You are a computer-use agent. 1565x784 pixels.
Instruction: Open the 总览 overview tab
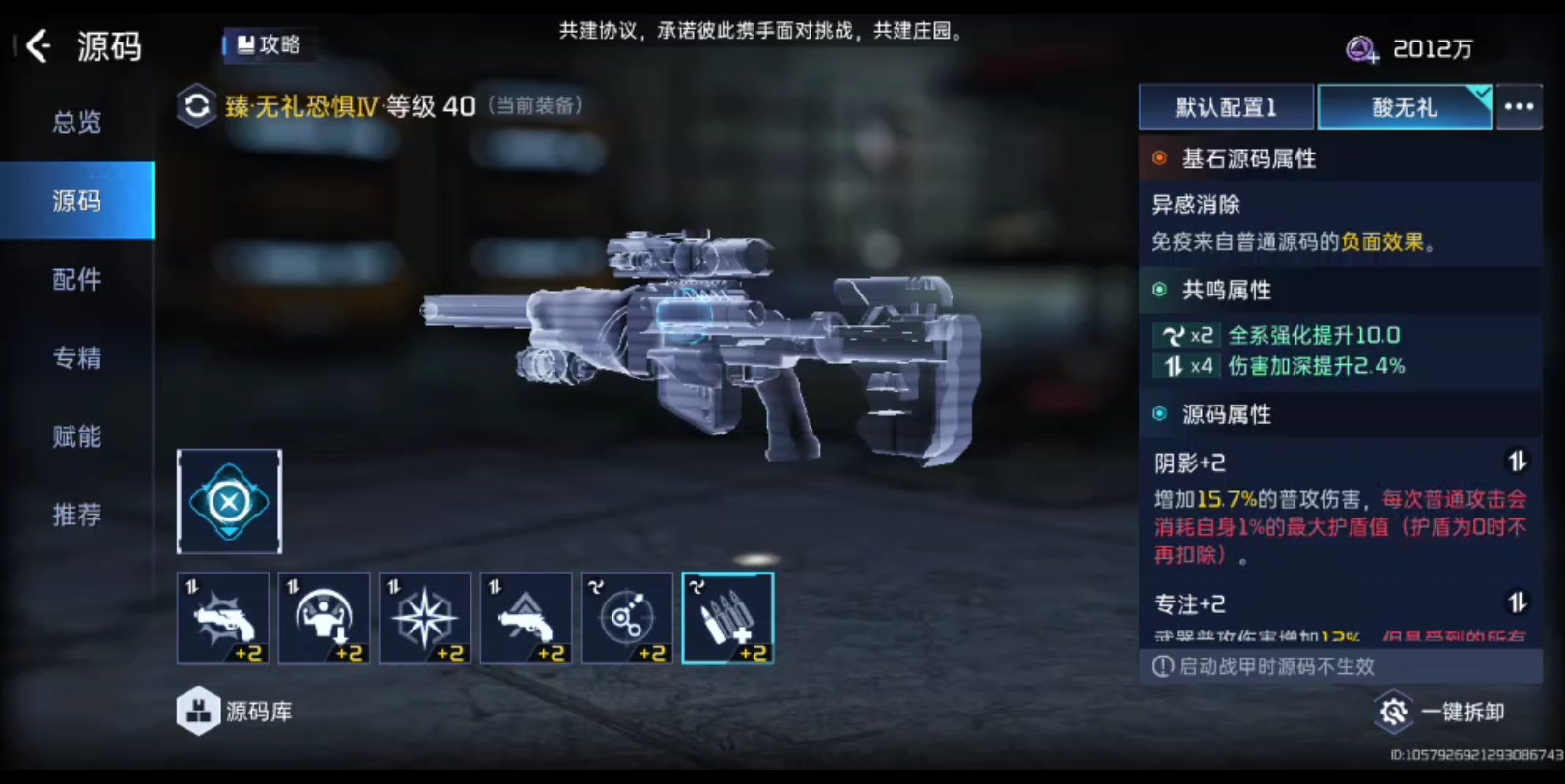pos(76,123)
